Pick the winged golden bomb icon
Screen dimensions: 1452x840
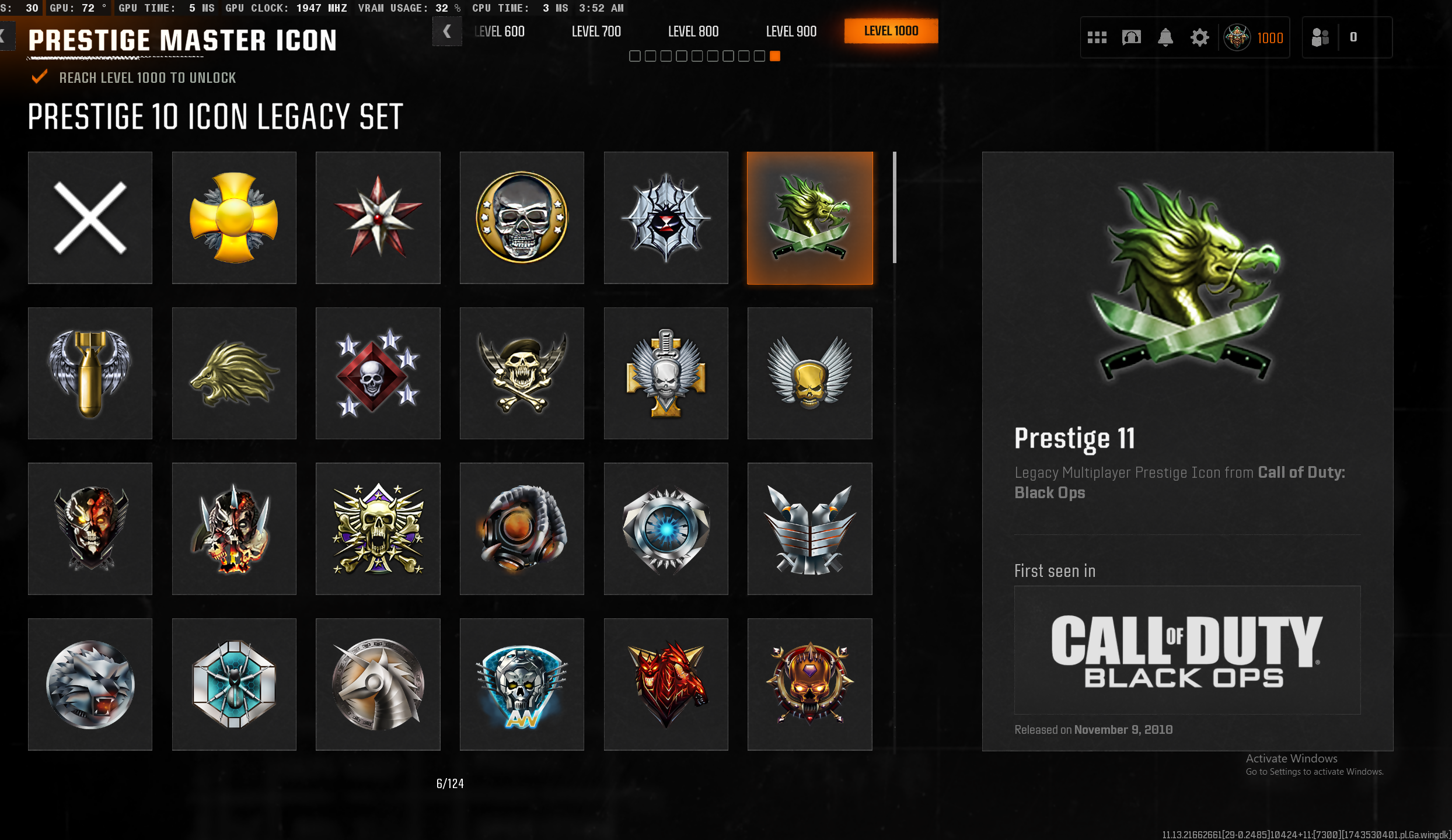click(x=90, y=373)
